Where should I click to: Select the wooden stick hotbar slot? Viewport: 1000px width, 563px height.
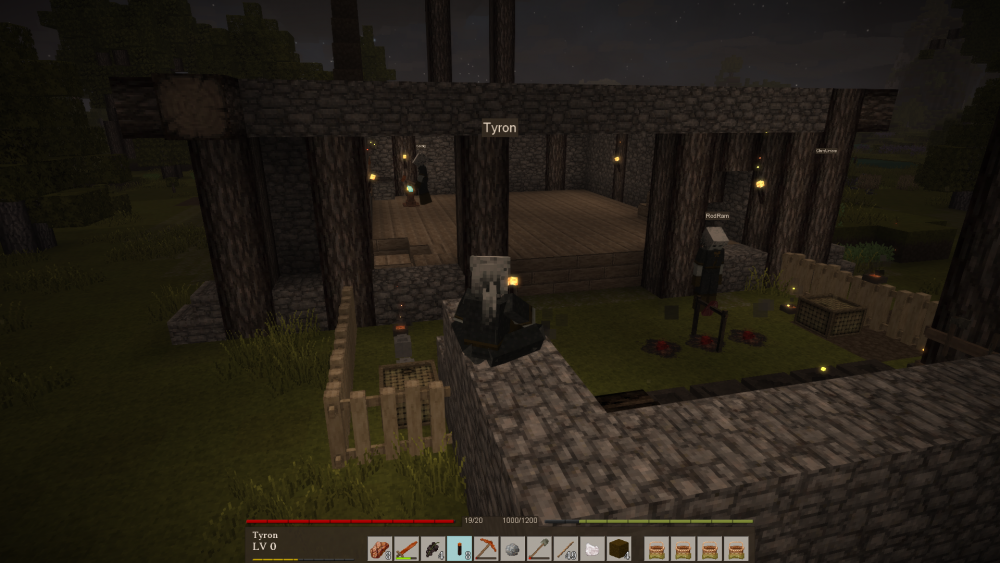point(566,548)
